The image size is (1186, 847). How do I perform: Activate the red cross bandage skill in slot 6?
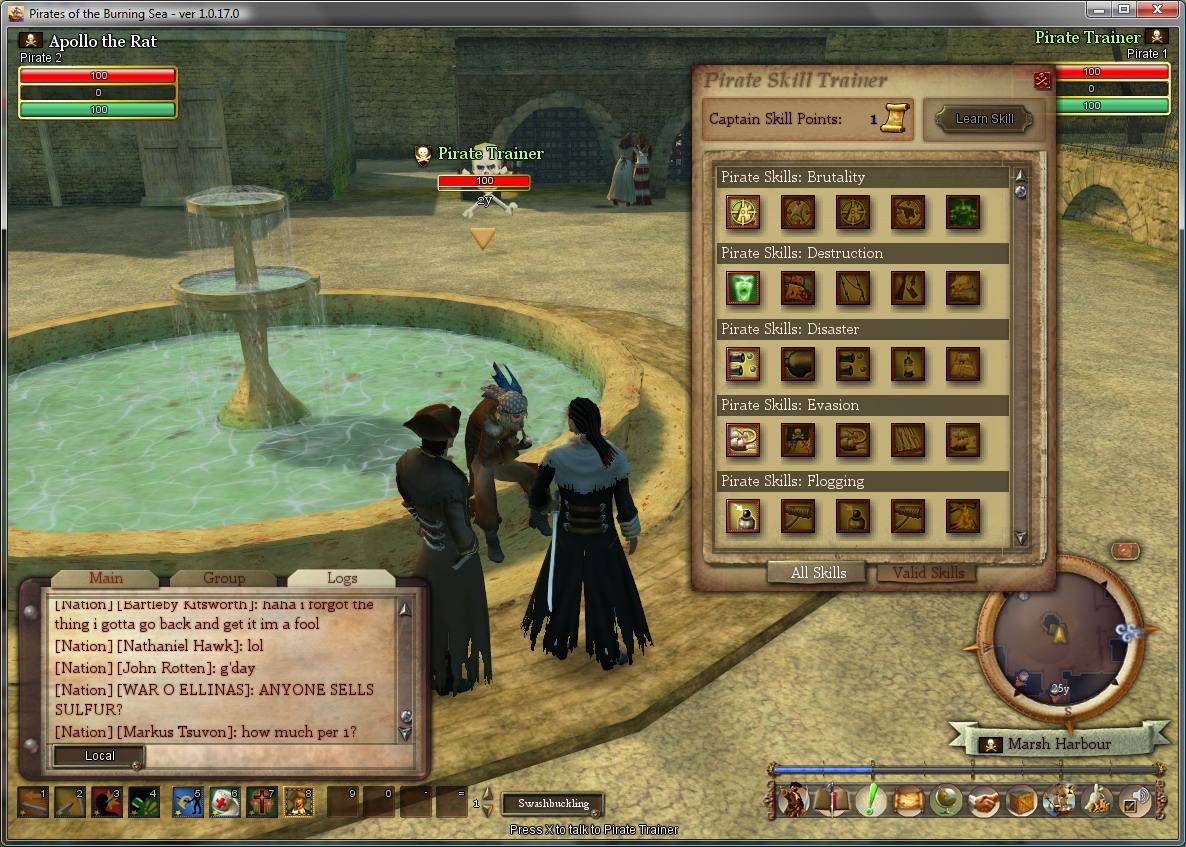click(x=224, y=801)
